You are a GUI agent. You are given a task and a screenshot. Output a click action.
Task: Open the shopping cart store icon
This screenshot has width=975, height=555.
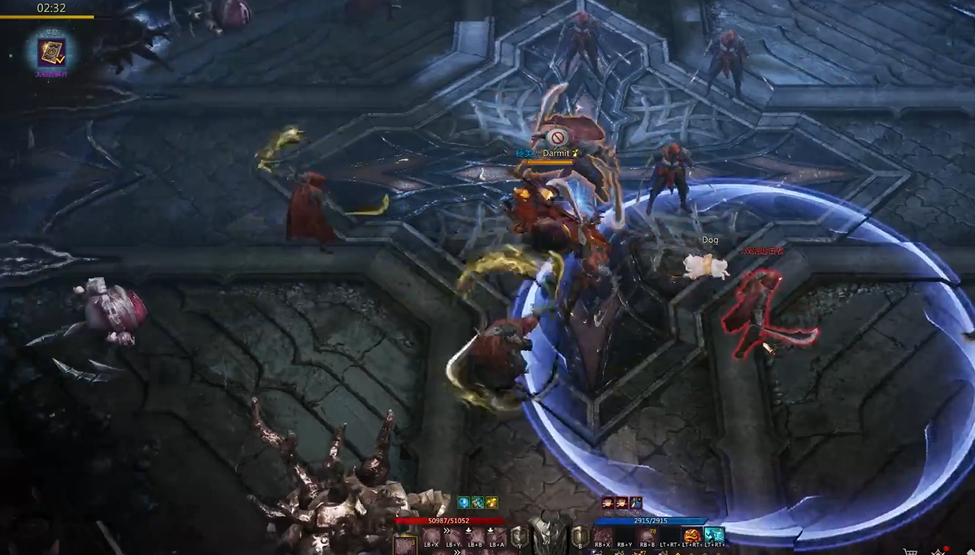(910, 550)
